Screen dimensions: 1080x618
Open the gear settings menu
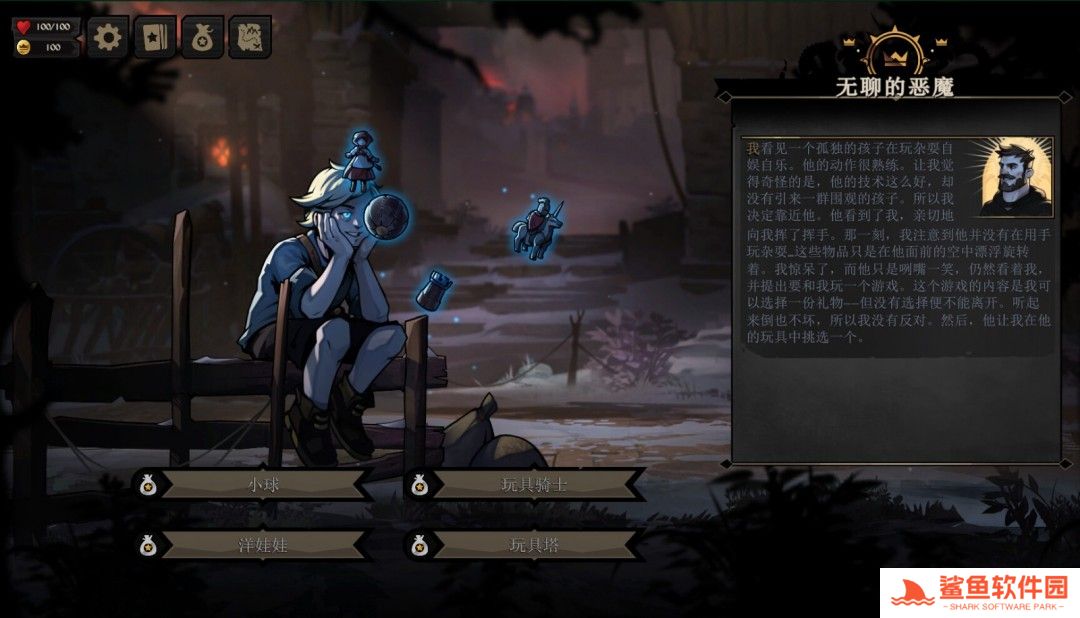click(x=107, y=37)
